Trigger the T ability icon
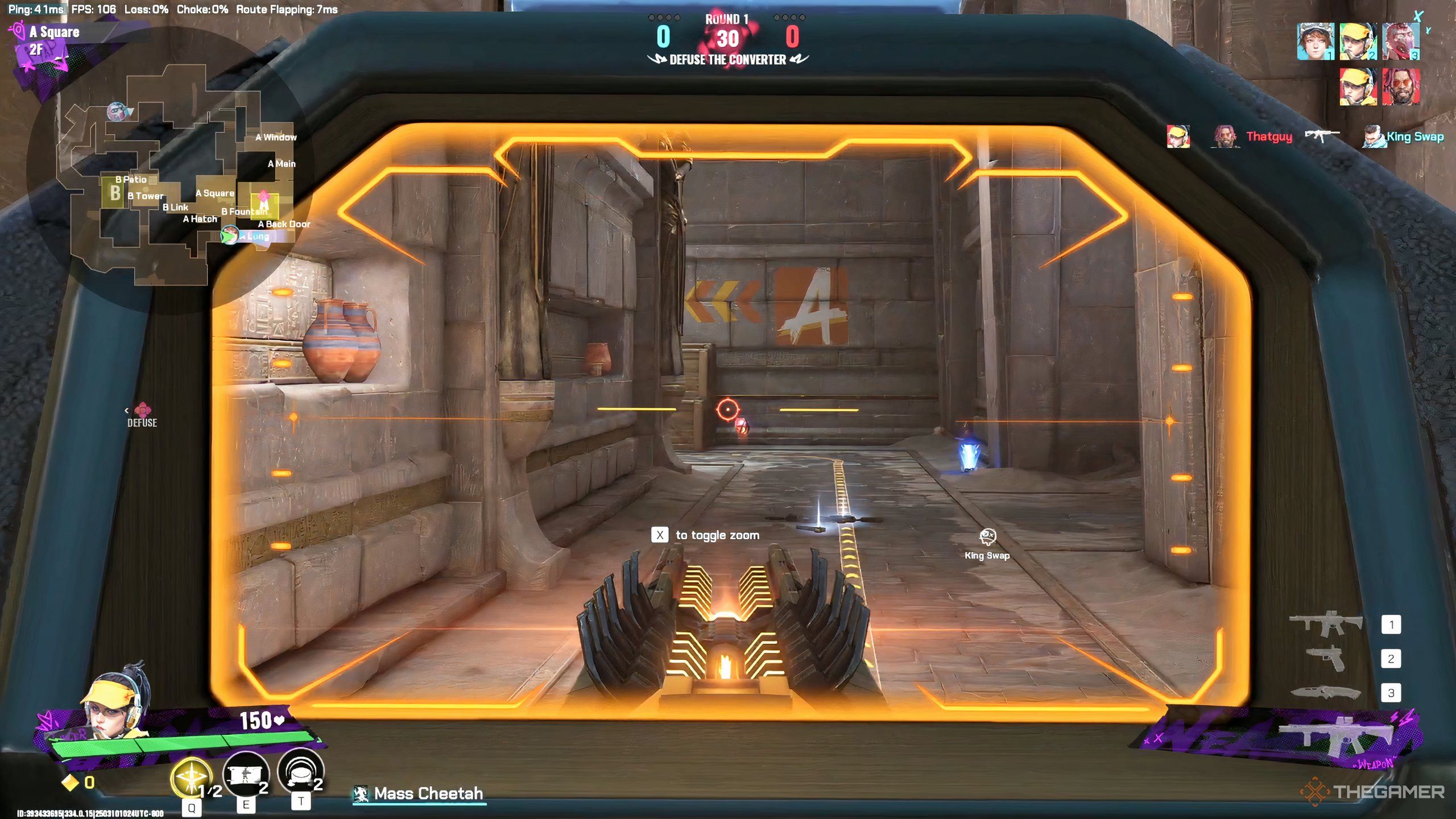The image size is (1456, 819). 300,772
